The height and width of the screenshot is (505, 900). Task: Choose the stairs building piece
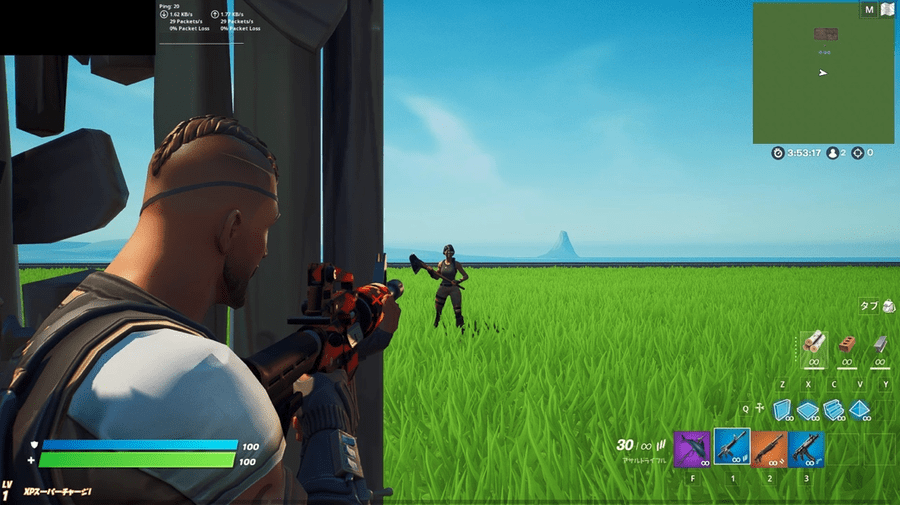(x=832, y=409)
